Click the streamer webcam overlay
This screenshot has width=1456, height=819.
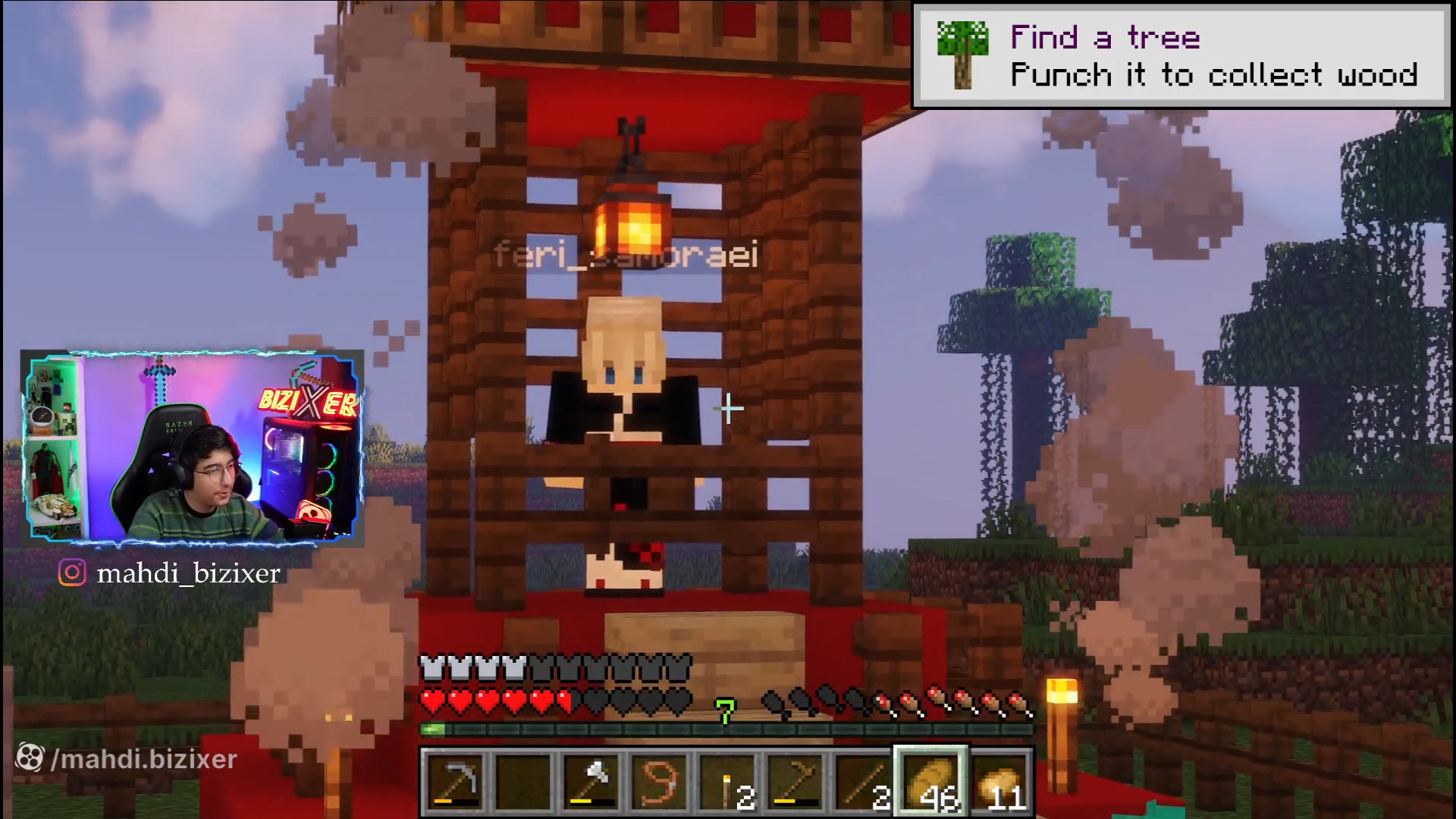tap(193, 447)
